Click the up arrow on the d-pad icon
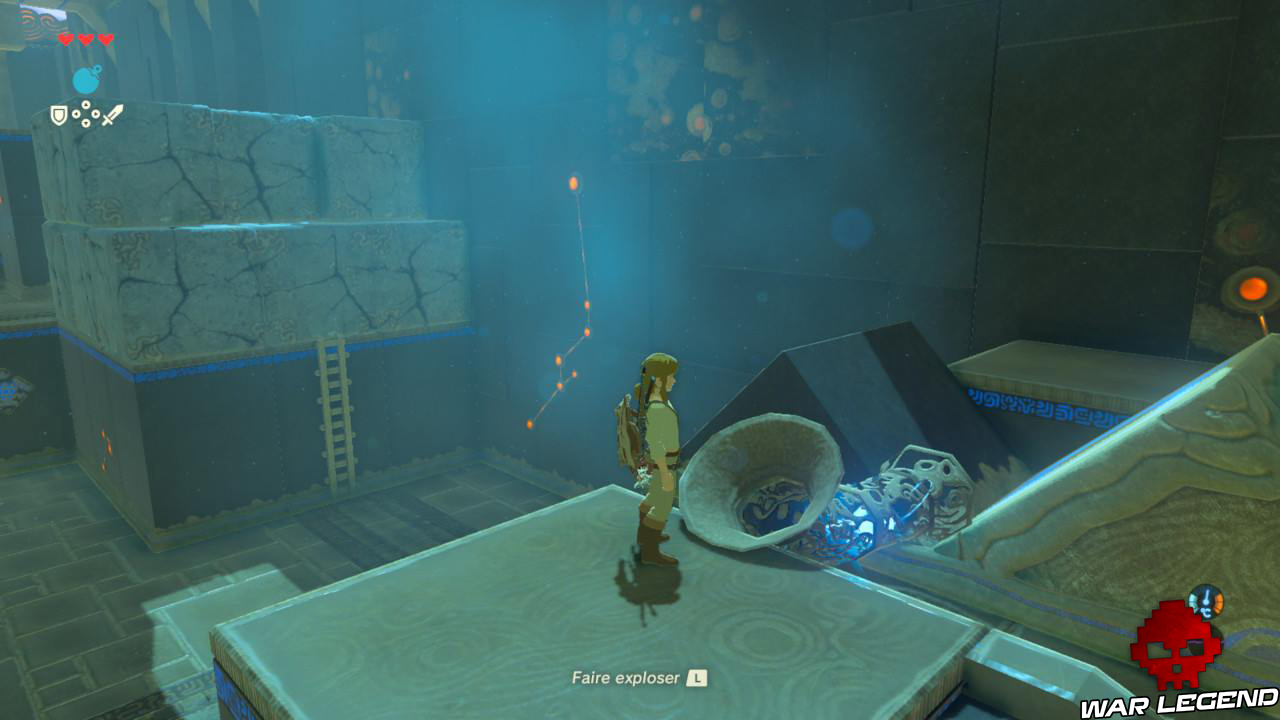This screenshot has height=720, width=1280. click(x=86, y=104)
